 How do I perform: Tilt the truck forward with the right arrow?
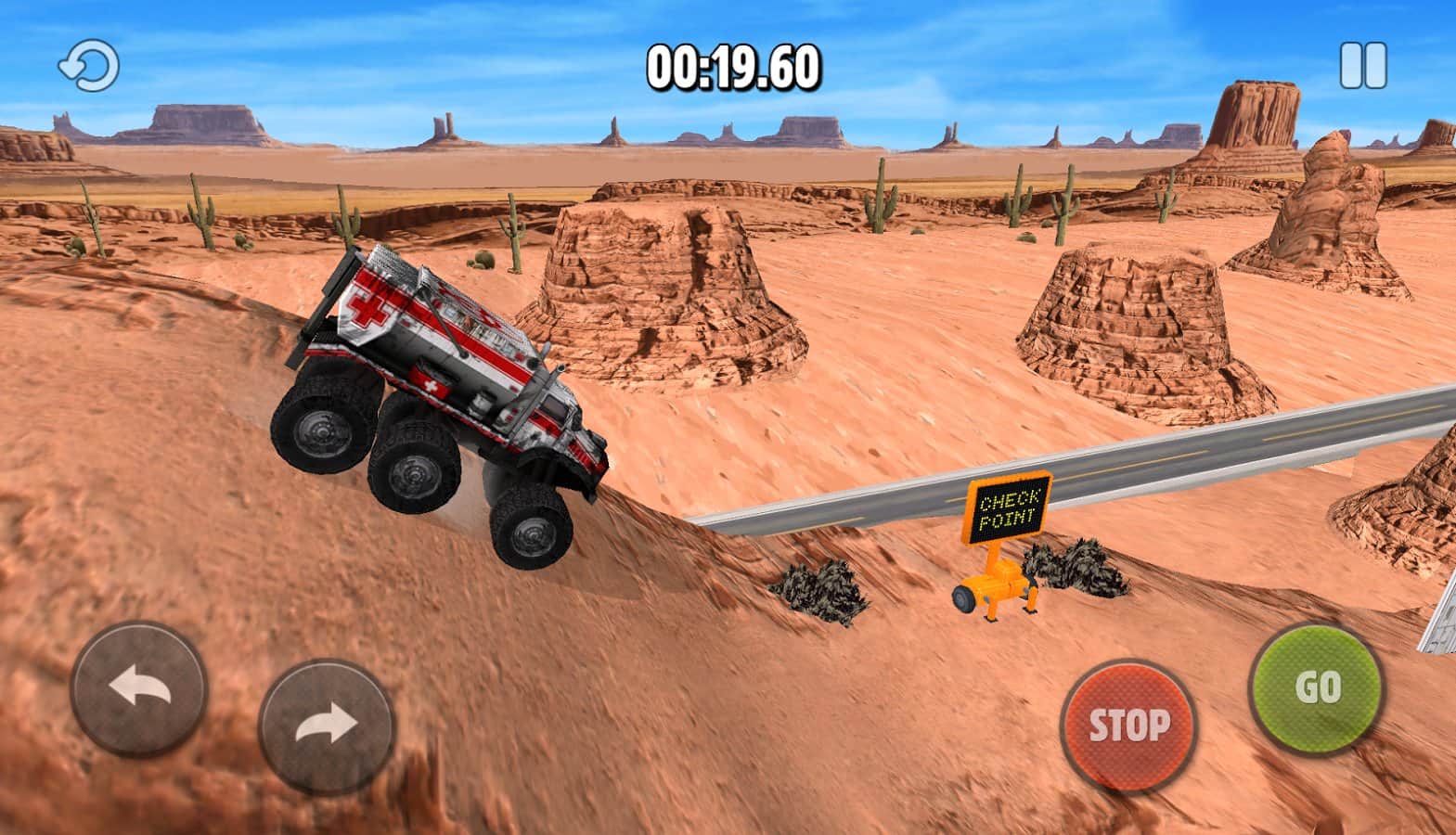[x=327, y=726]
